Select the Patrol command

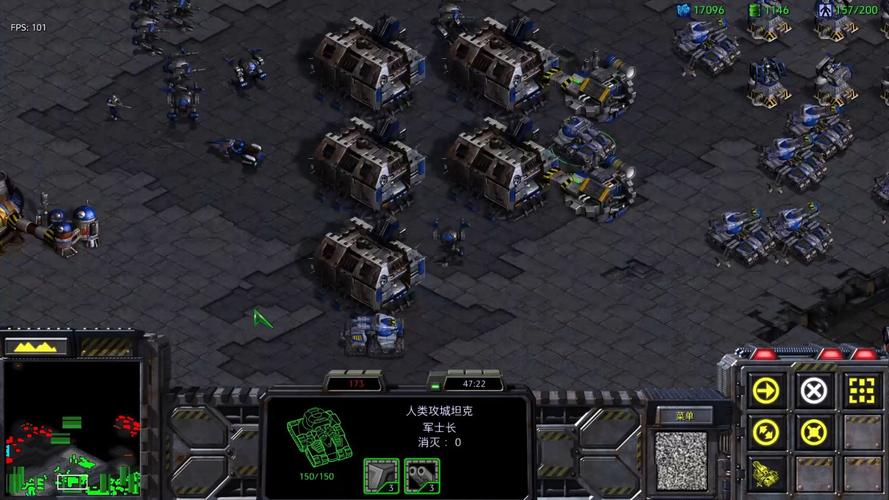pyautogui.click(x=766, y=433)
